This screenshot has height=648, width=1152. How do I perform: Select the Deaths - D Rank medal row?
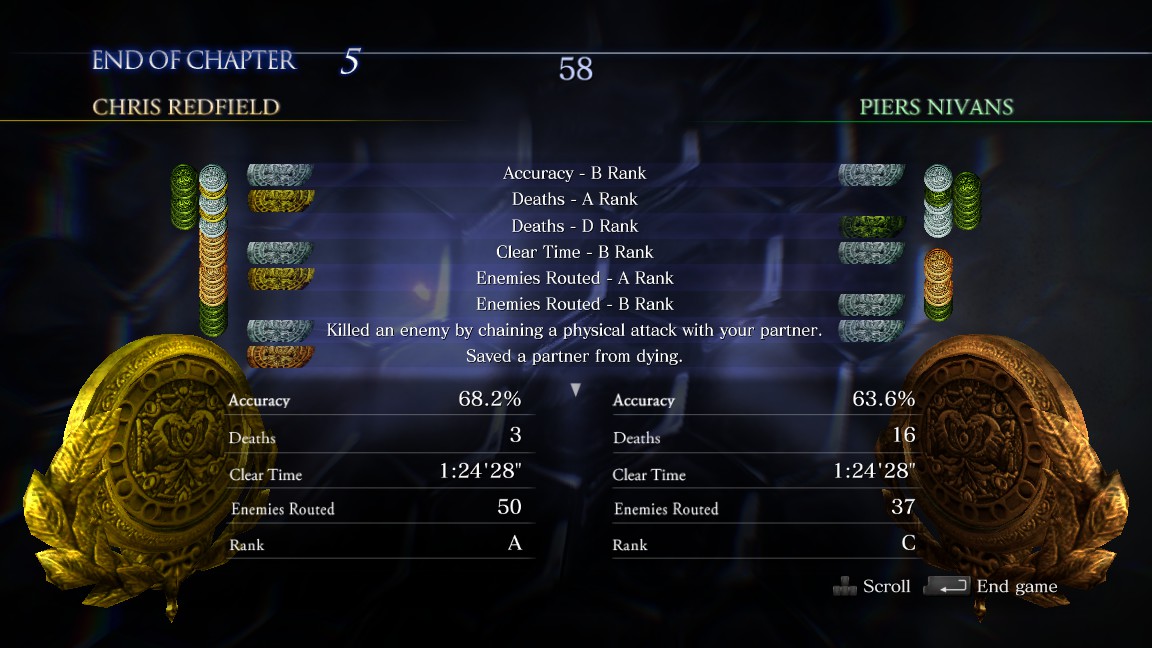tap(575, 226)
